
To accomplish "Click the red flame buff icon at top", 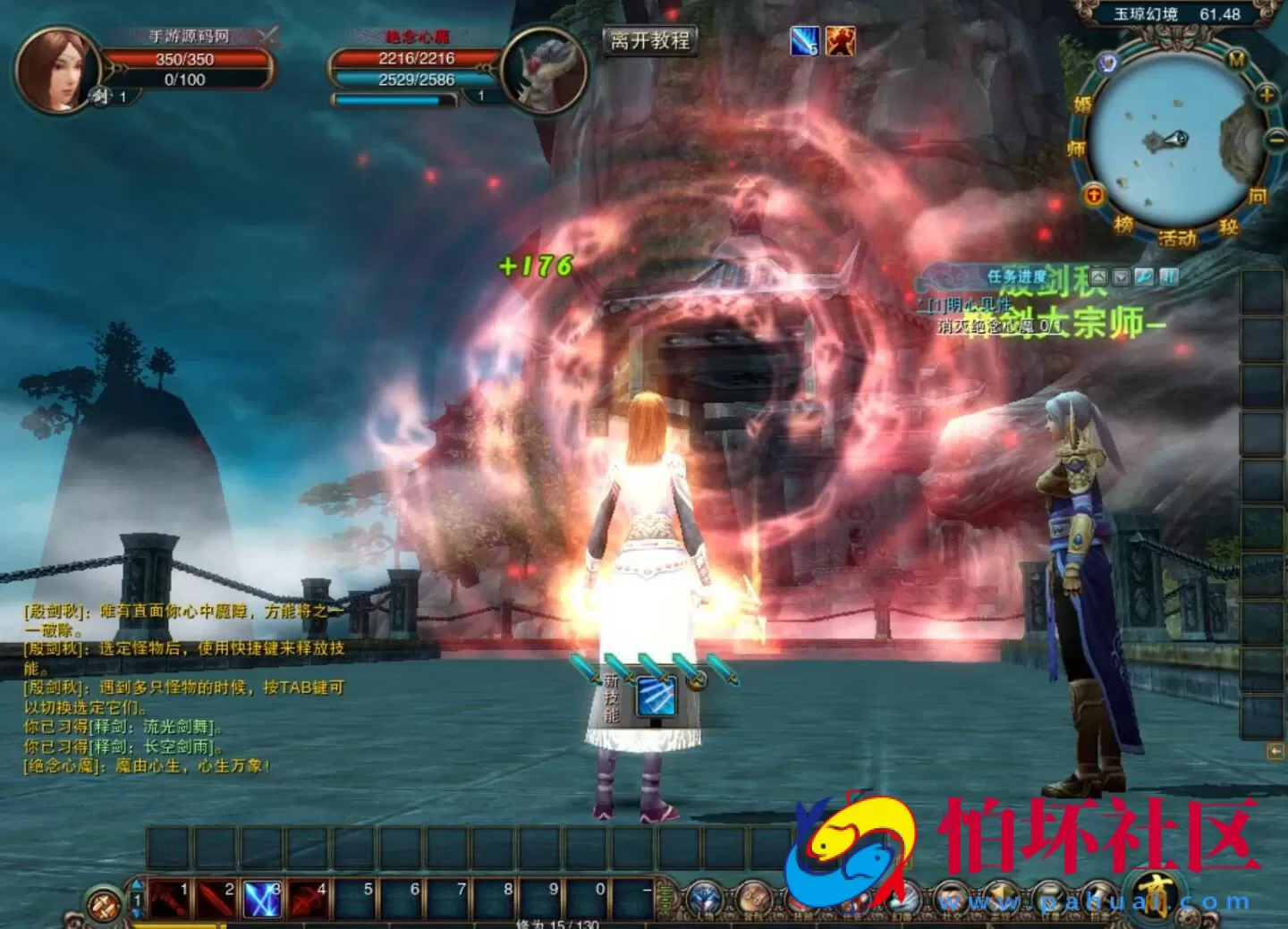I will (x=839, y=38).
